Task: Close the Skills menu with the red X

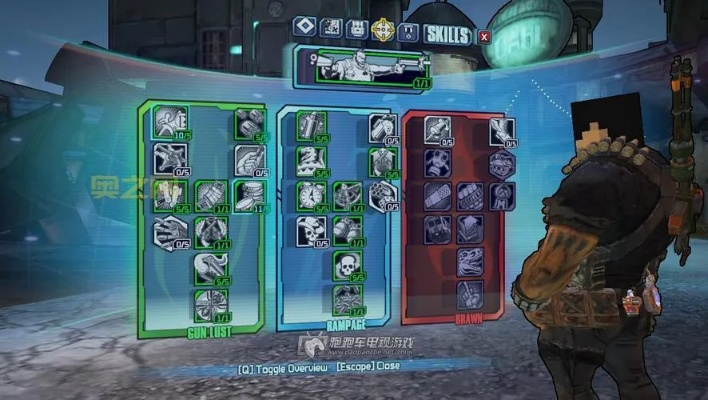Action: (x=485, y=37)
